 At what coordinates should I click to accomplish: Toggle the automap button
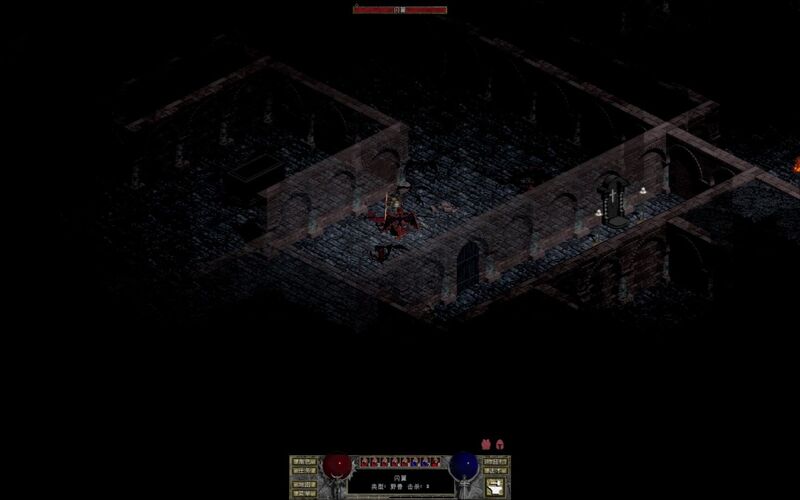click(x=303, y=483)
